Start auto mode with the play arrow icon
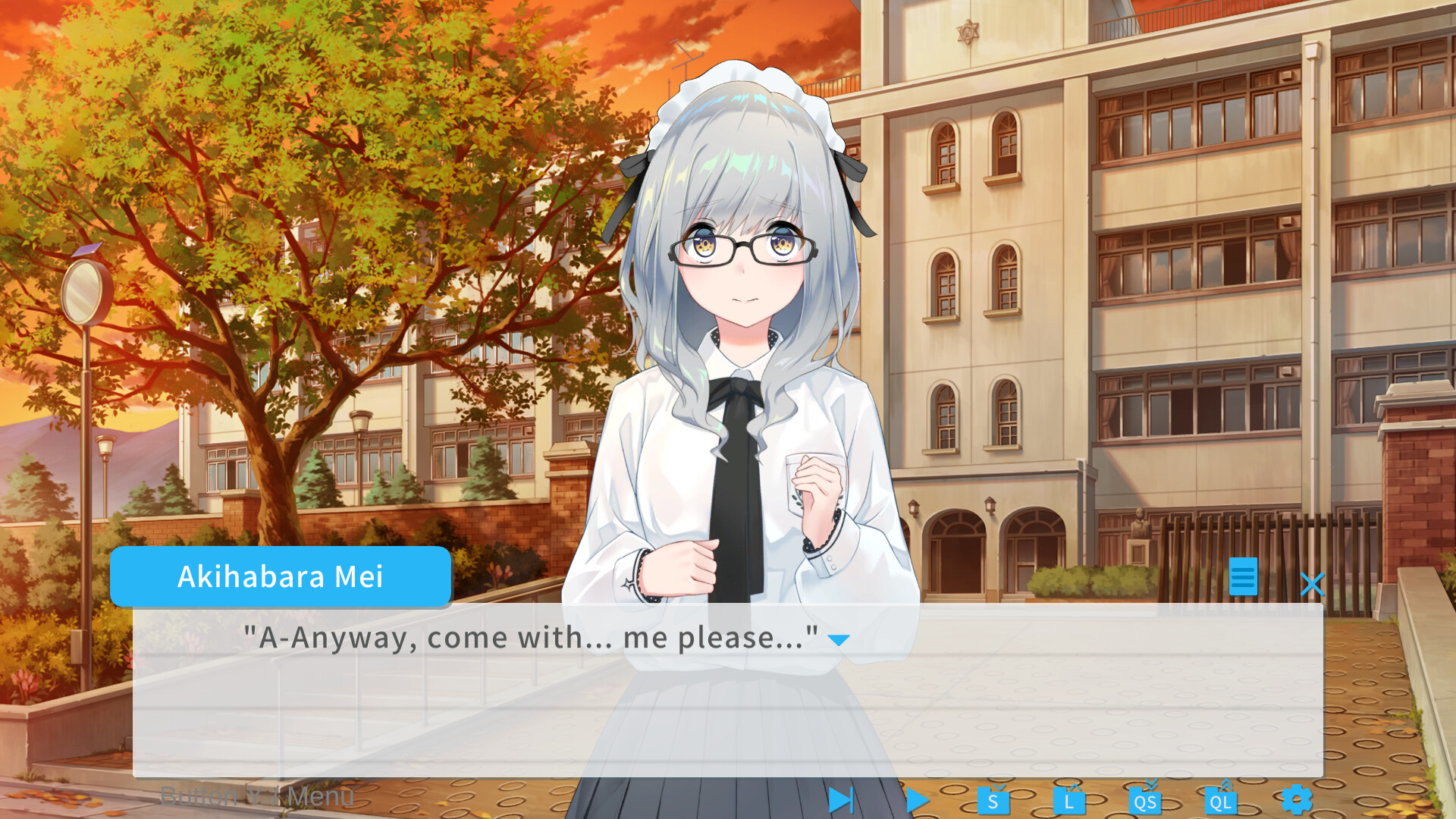The height and width of the screenshot is (819, 1456). coord(917,799)
